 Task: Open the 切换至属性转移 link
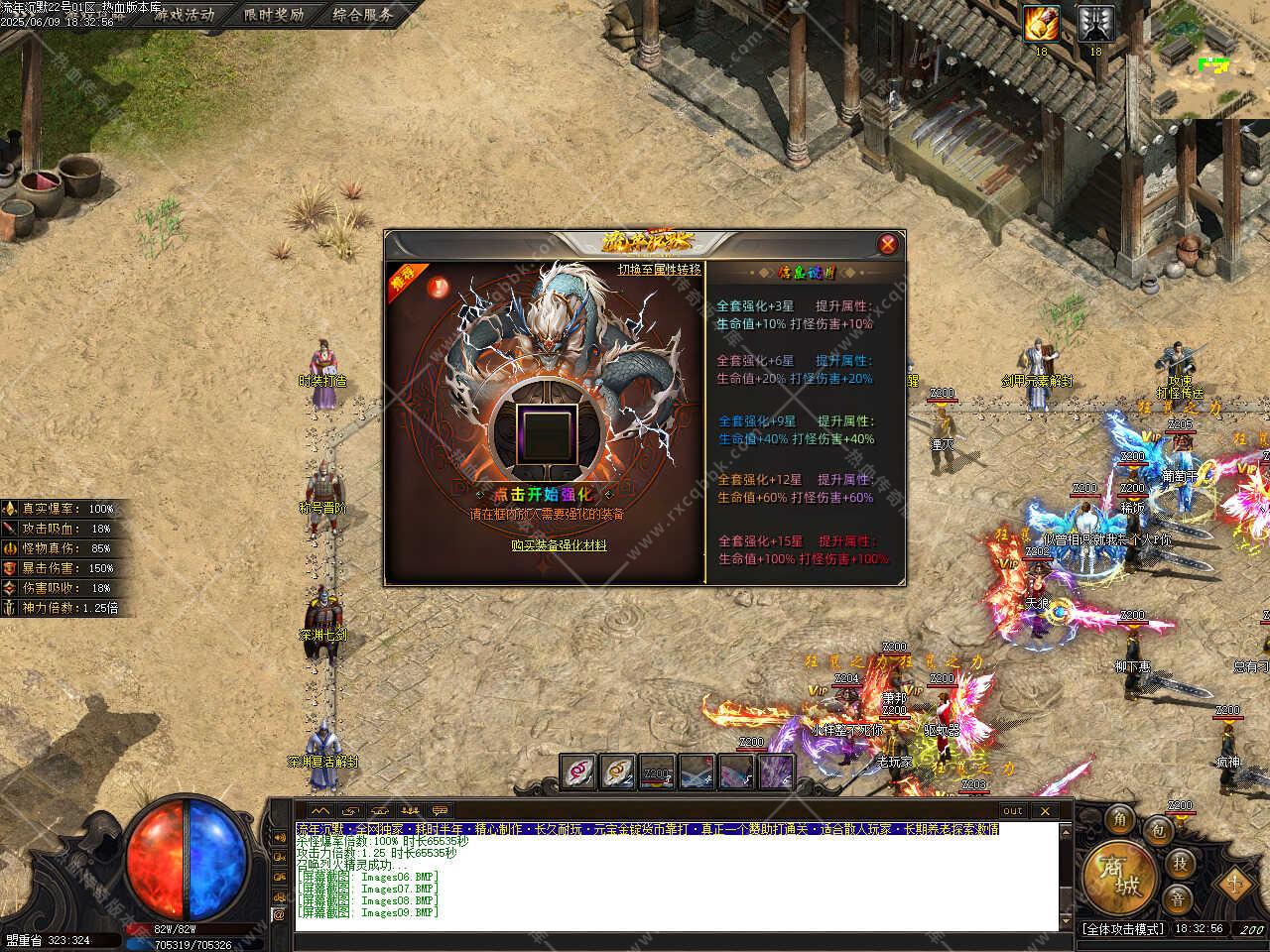point(659,270)
